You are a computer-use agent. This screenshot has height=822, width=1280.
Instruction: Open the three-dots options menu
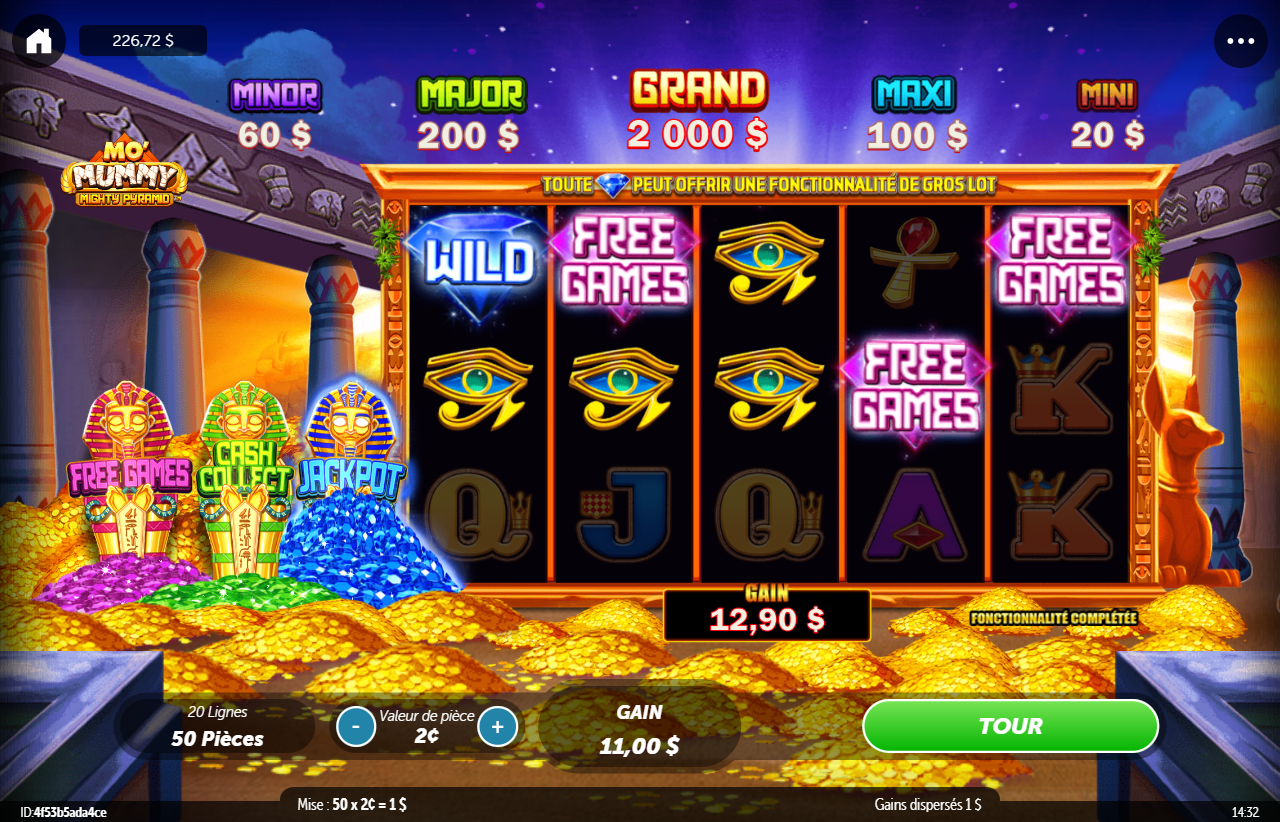pyautogui.click(x=1240, y=41)
